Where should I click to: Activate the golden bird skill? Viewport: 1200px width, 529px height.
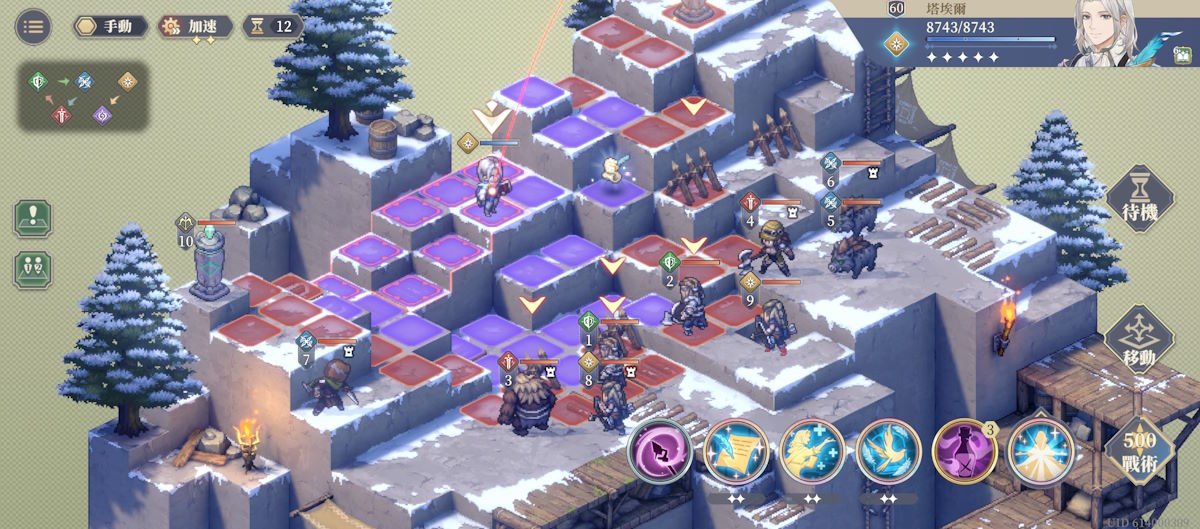(x=888, y=451)
